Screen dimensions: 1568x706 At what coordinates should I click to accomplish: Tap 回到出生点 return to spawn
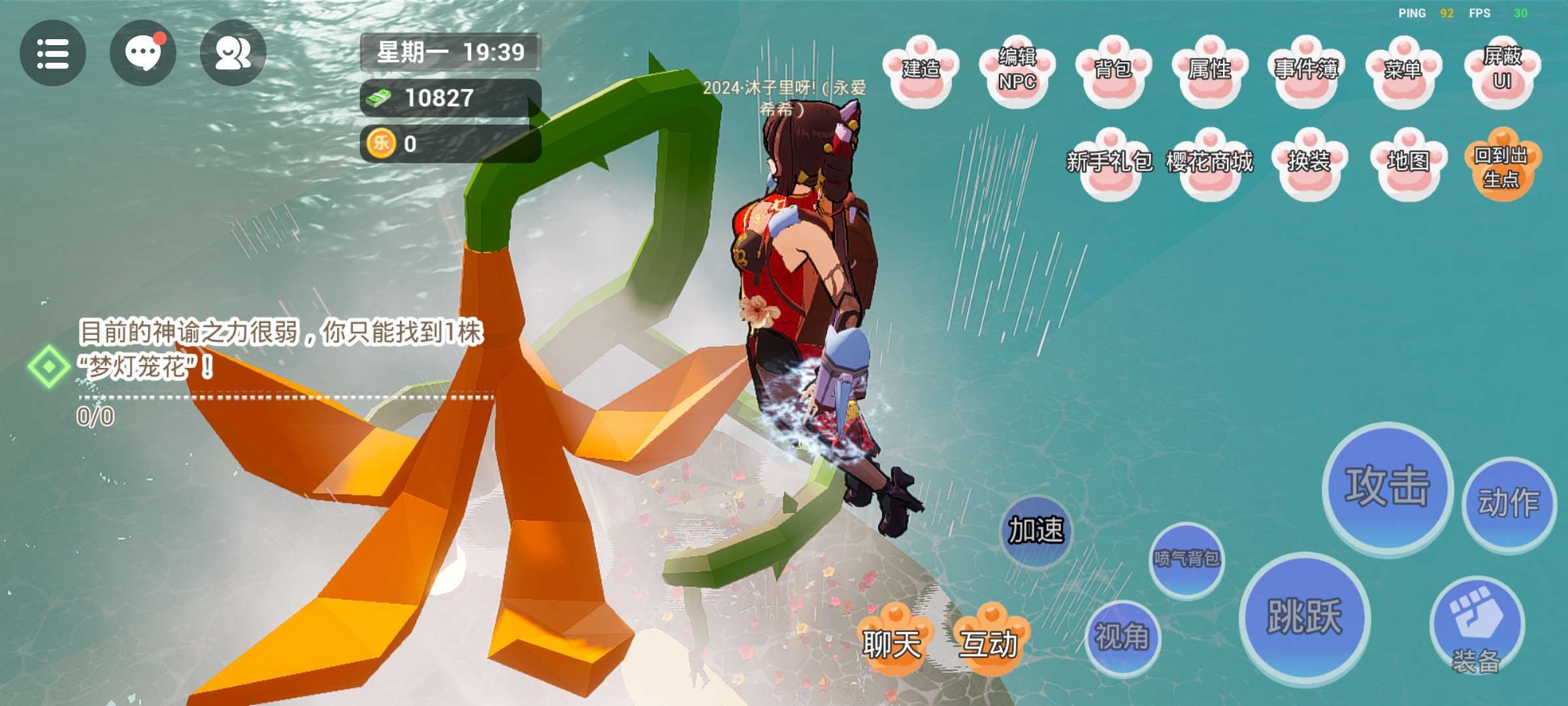[1502, 165]
